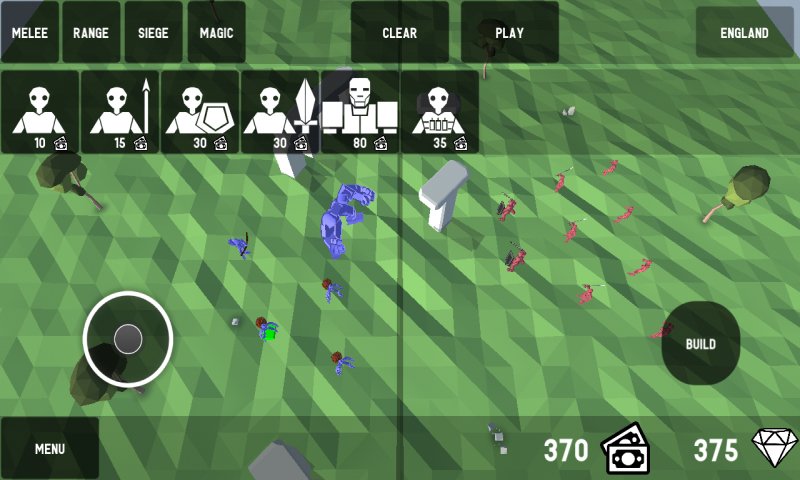Select the giant unit costing 80
Screen dimensions: 800x480
pyautogui.click(x=360, y=112)
